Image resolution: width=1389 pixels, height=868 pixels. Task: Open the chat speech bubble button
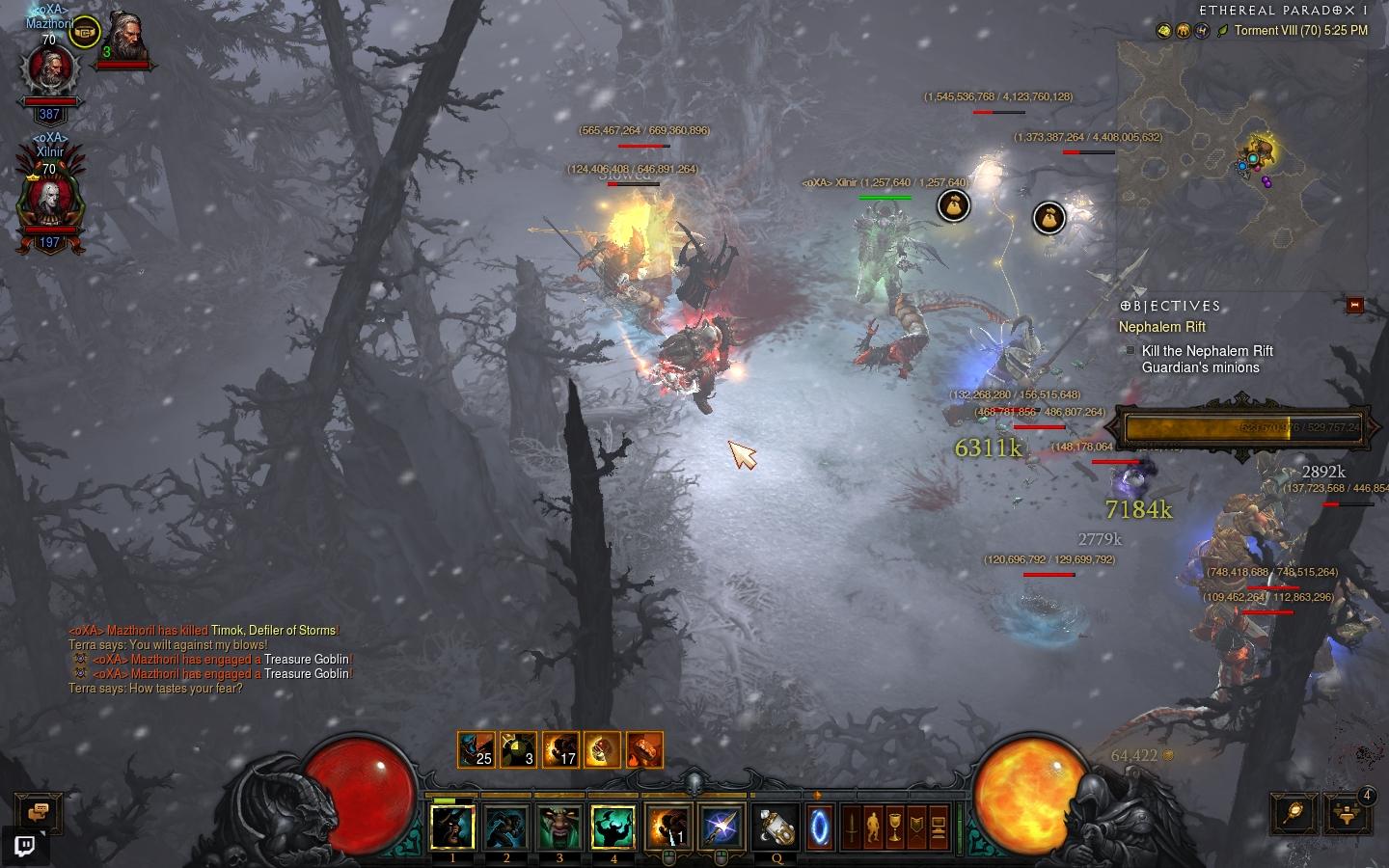[39, 812]
